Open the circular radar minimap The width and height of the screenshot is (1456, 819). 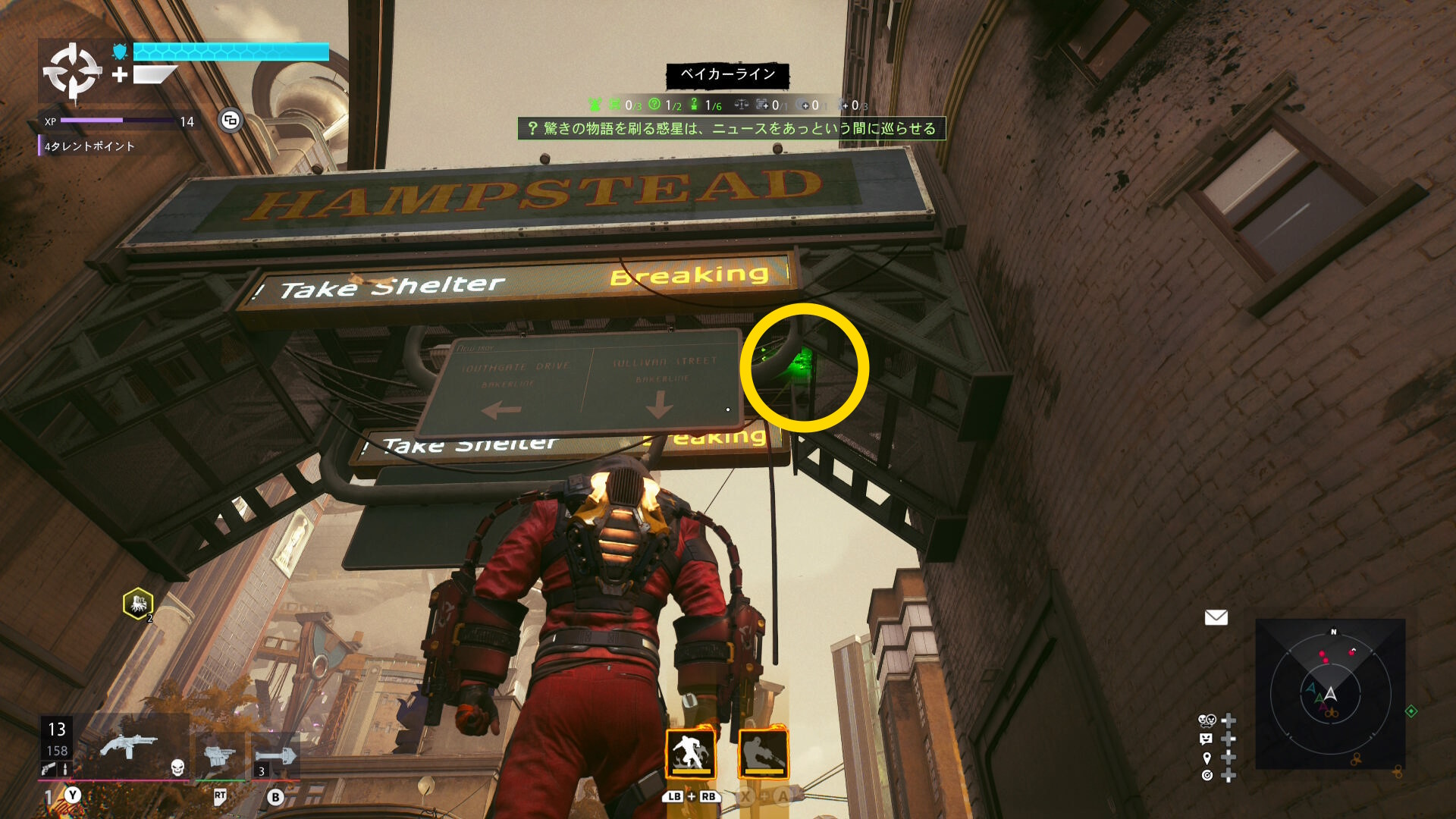[1330, 694]
